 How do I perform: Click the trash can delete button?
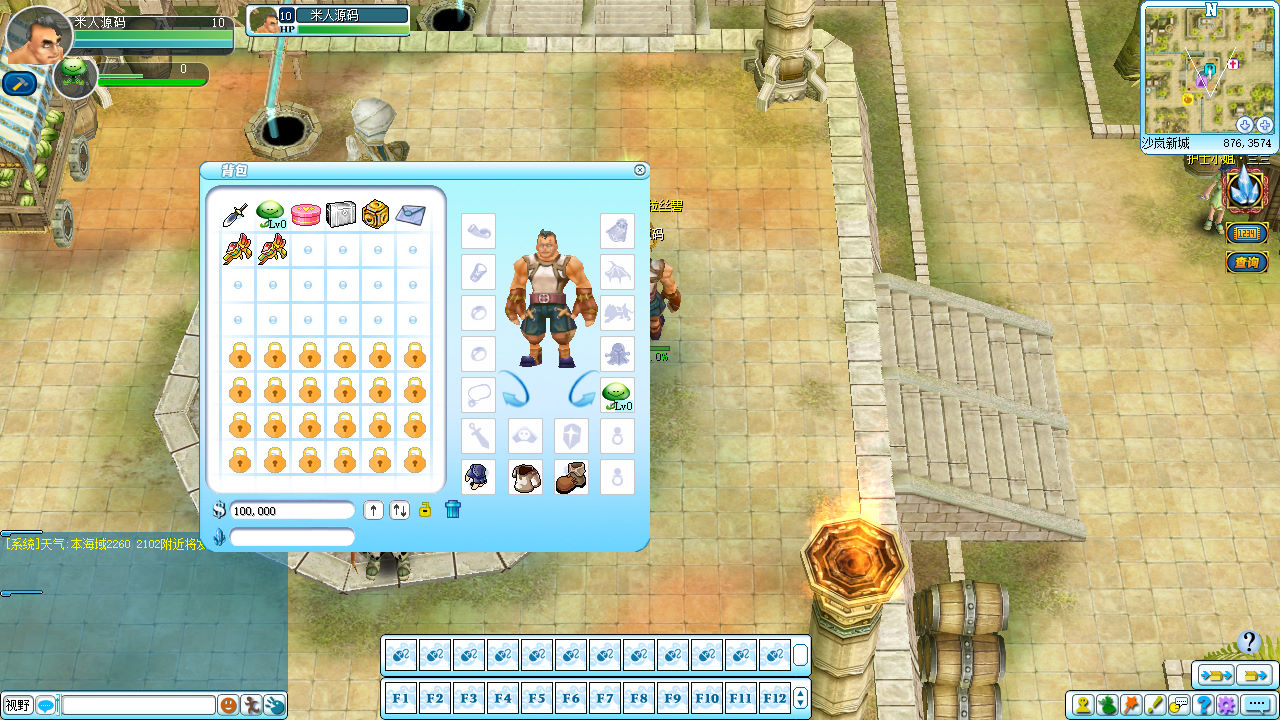click(x=453, y=510)
